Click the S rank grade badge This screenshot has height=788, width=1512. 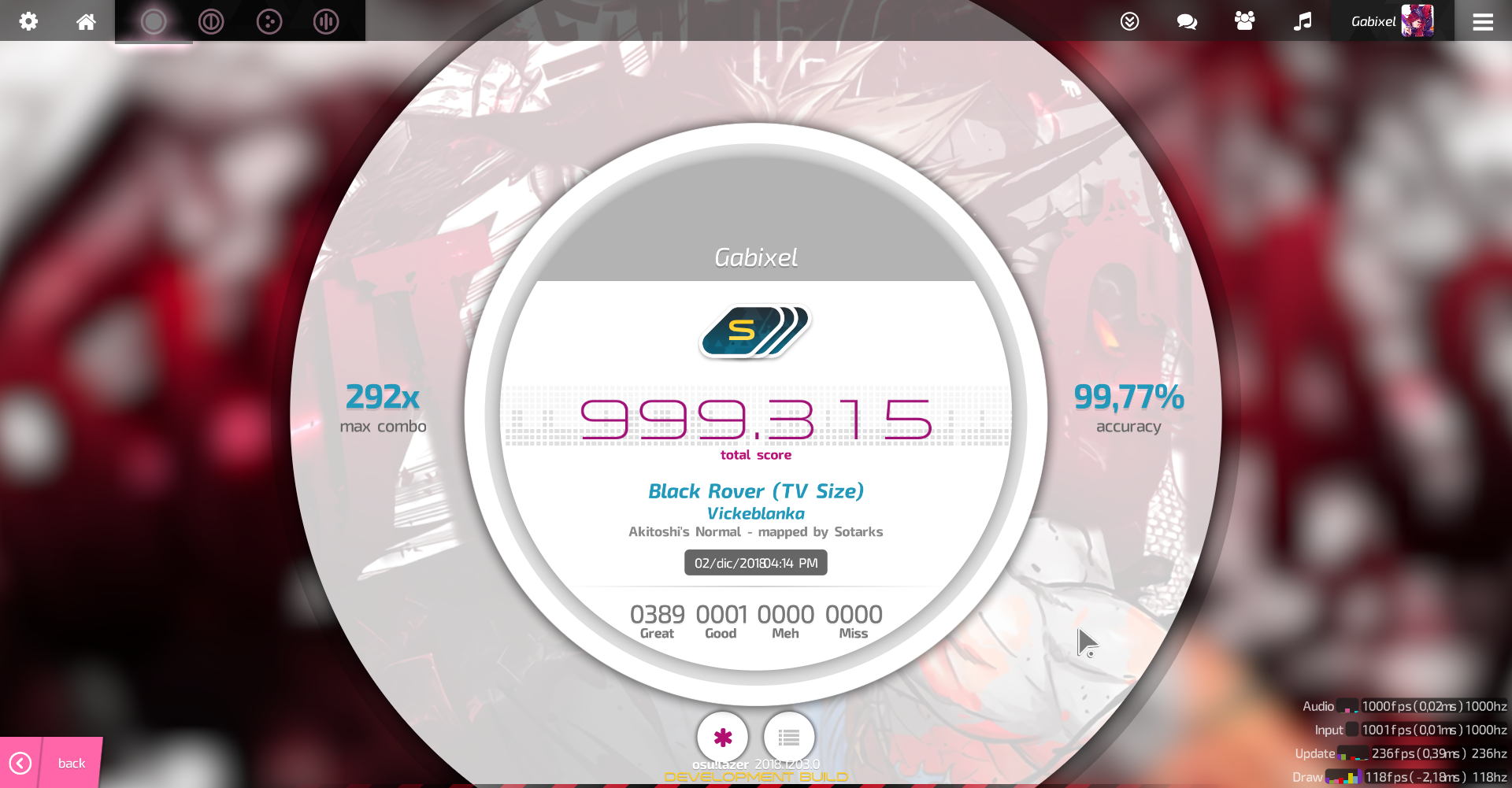(754, 331)
